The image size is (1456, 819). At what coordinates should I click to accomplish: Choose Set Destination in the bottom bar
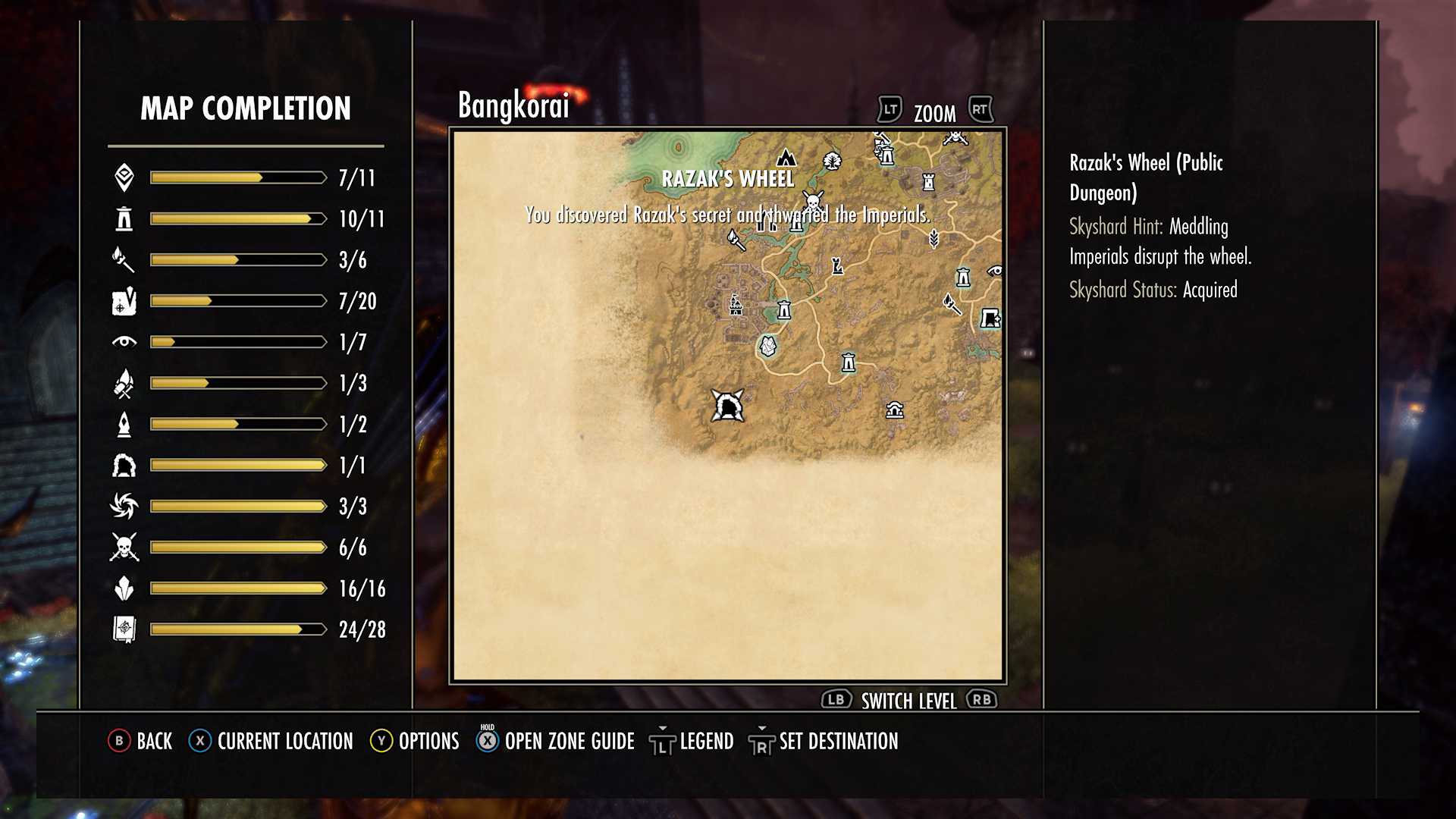[x=824, y=741]
